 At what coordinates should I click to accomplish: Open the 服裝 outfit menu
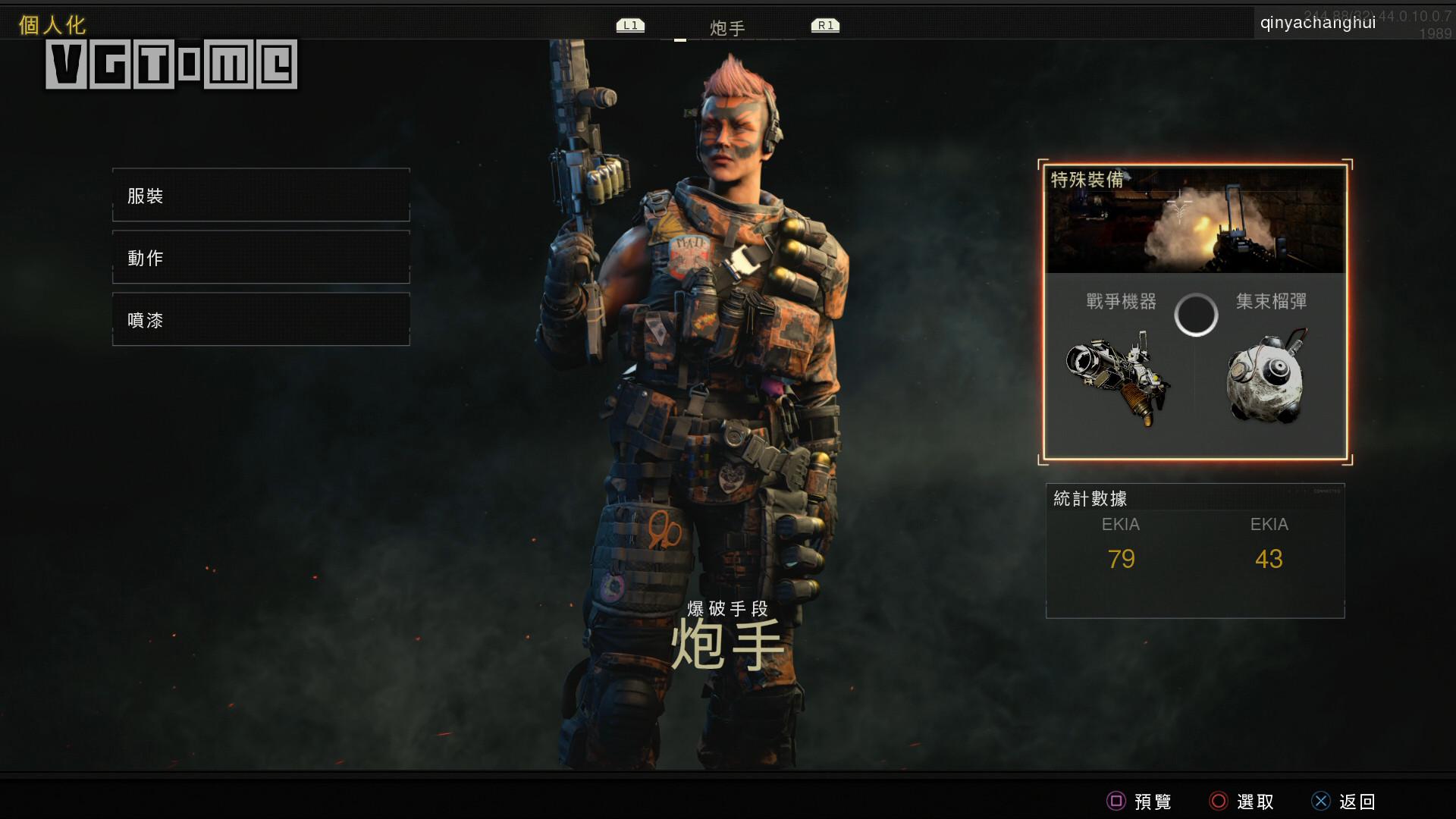click(x=261, y=196)
